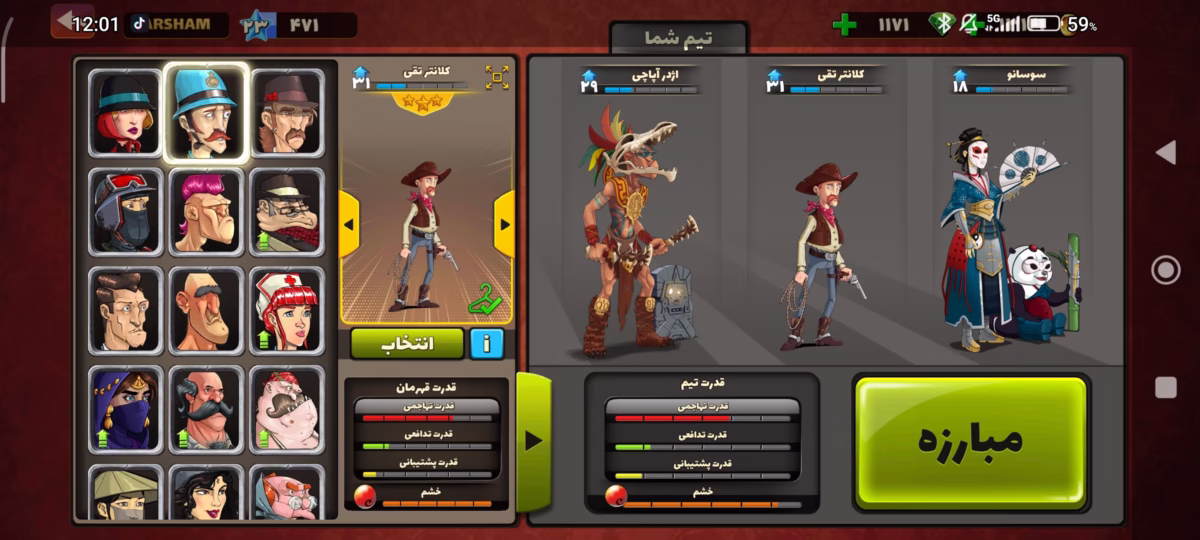This screenshot has width=1200, height=540.
Task: Select the red-haired woman in black hat
Action: point(125,112)
